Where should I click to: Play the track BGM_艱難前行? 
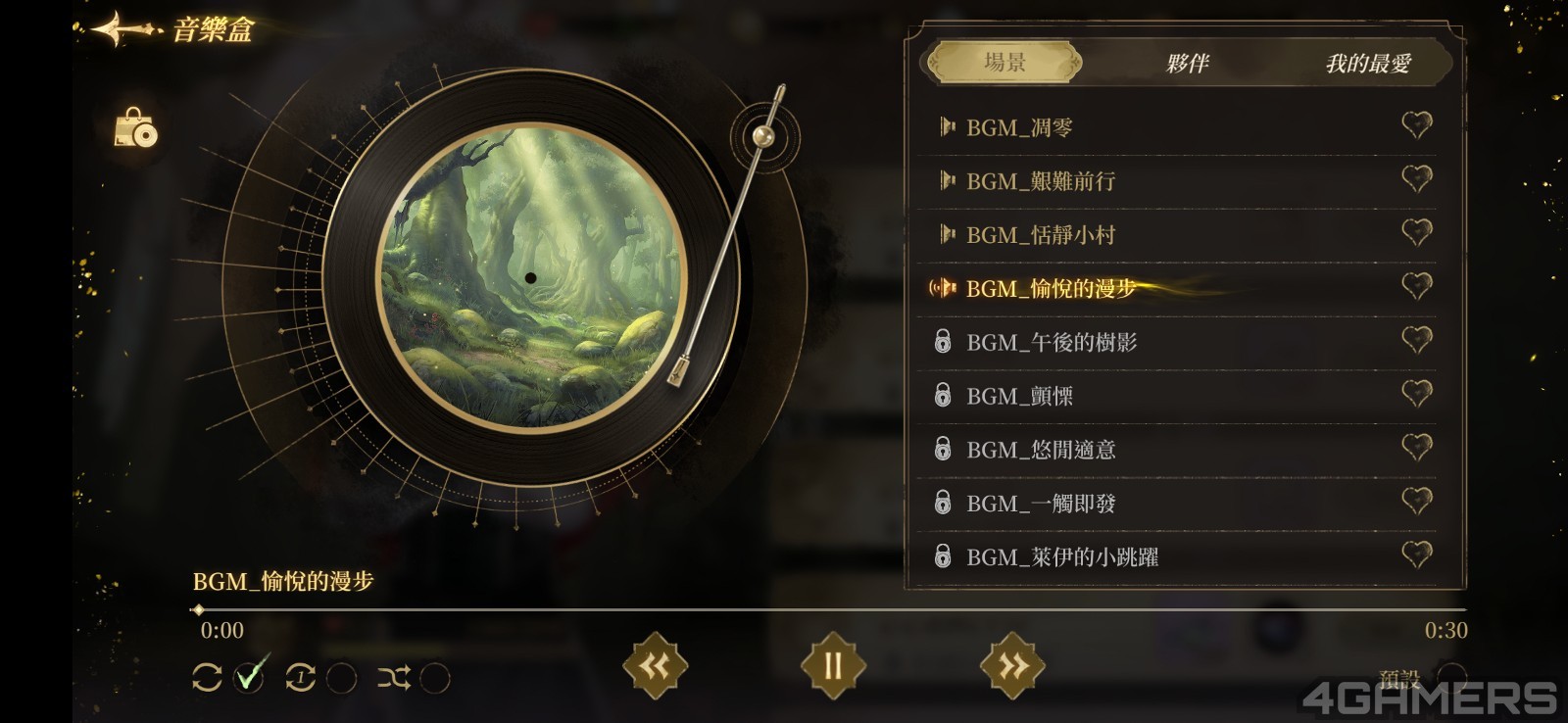point(1040,181)
